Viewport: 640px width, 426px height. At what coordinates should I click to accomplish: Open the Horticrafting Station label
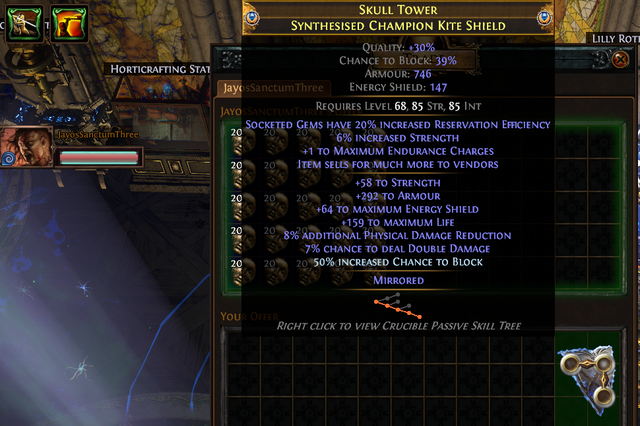tap(159, 69)
